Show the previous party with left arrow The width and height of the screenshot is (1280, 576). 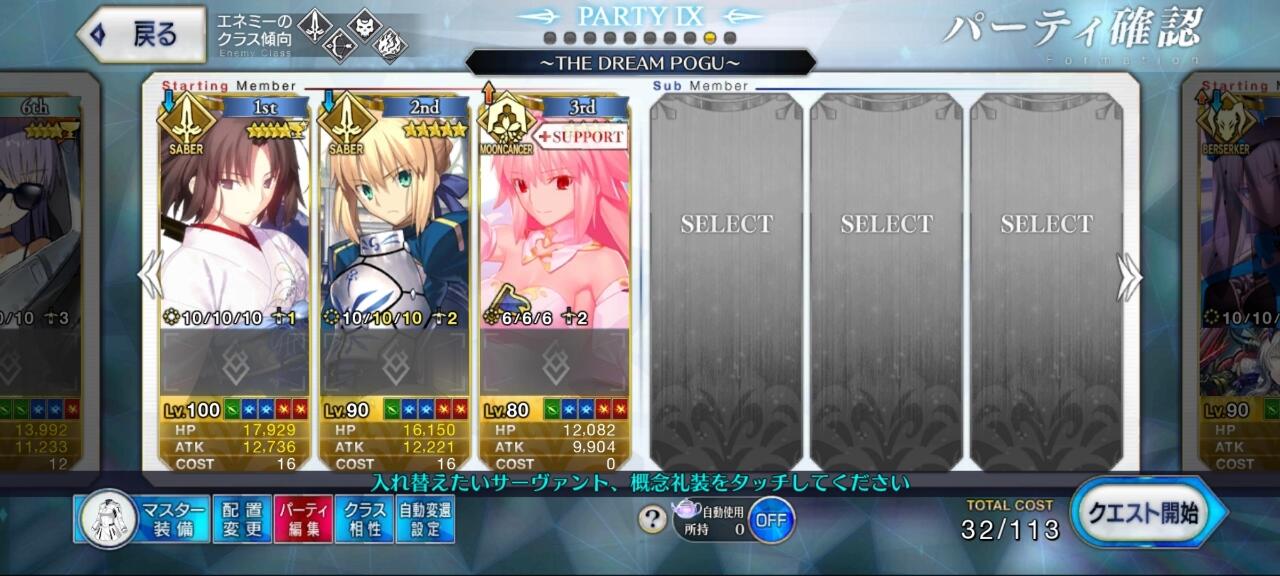point(150,275)
